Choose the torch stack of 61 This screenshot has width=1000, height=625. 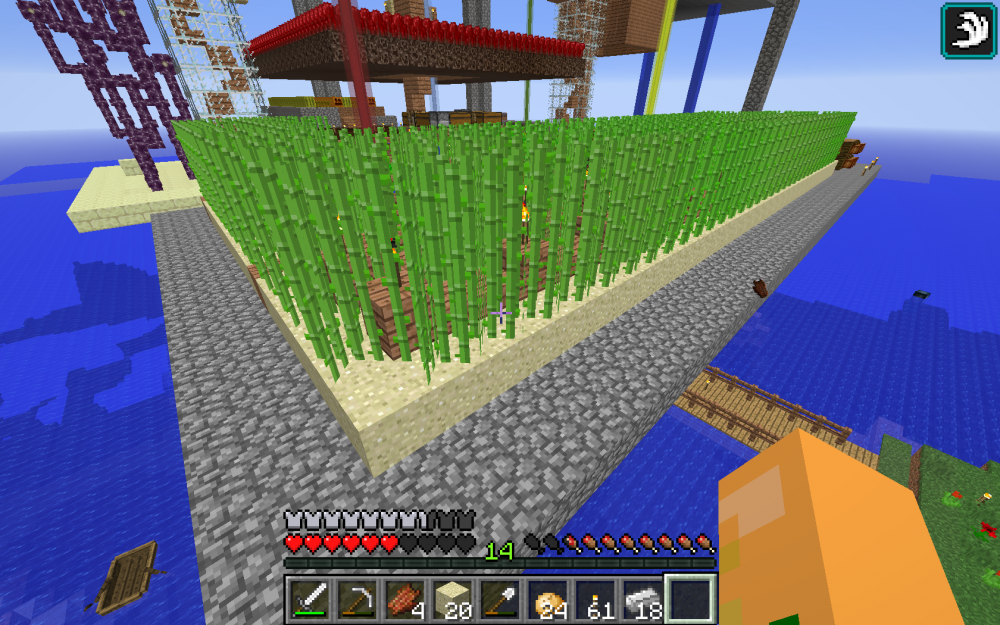point(595,600)
